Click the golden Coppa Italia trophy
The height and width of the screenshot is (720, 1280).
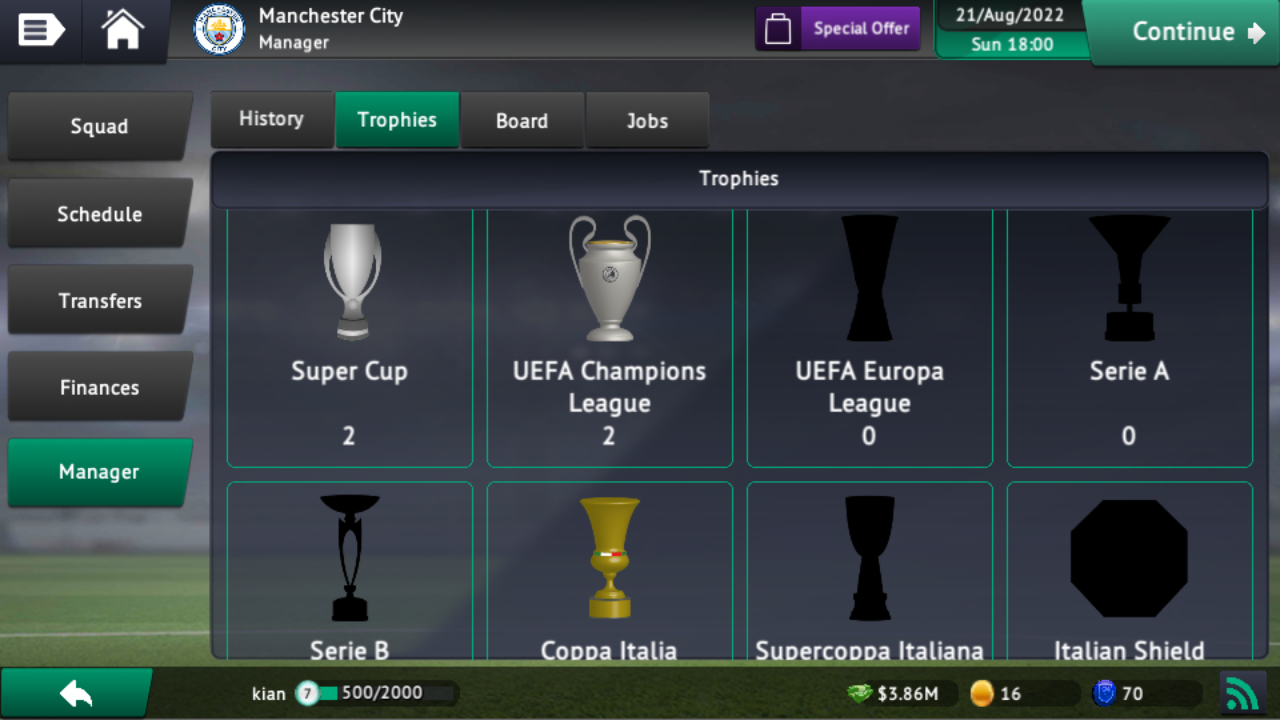tap(609, 557)
